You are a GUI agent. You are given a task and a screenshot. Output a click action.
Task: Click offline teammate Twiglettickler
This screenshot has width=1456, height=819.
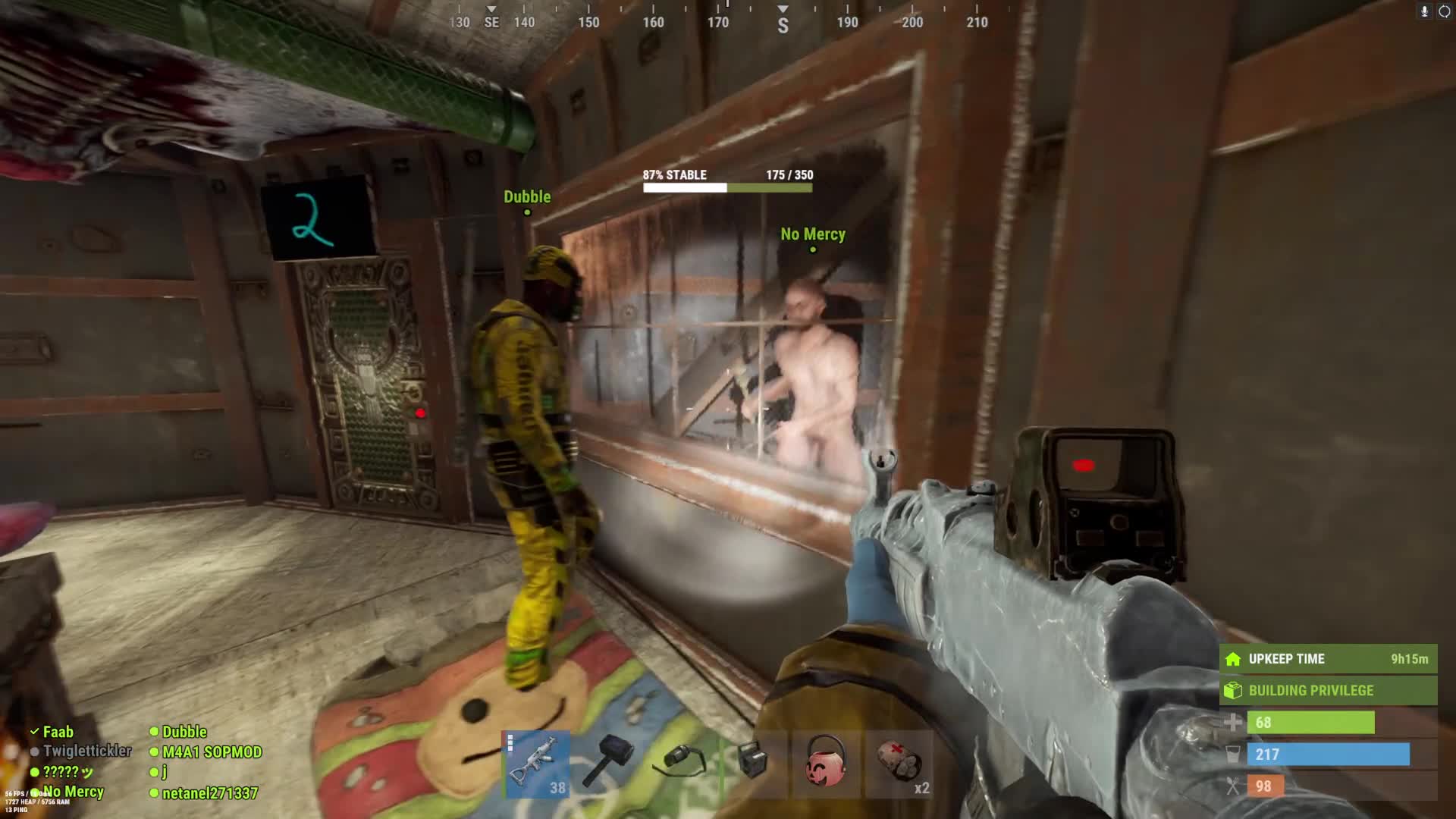click(86, 751)
